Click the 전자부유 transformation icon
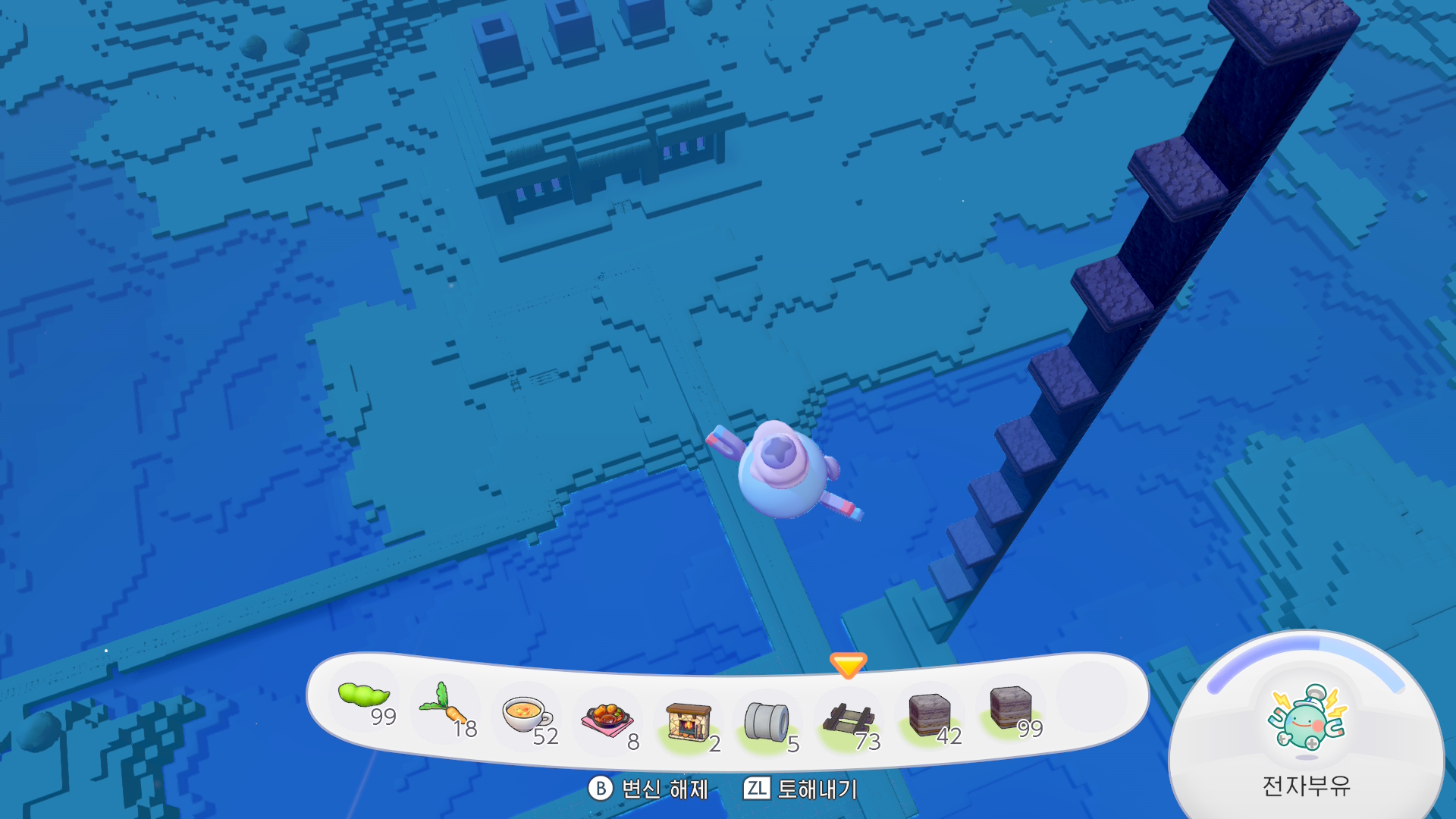This screenshot has width=1456, height=819. click(x=1306, y=719)
